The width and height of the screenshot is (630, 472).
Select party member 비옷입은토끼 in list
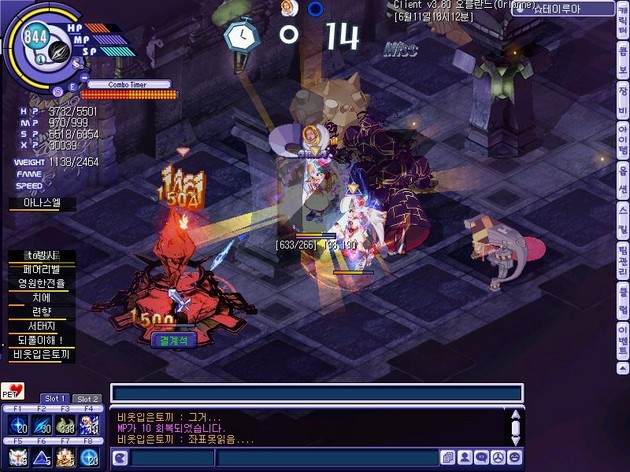tap(40, 354)
